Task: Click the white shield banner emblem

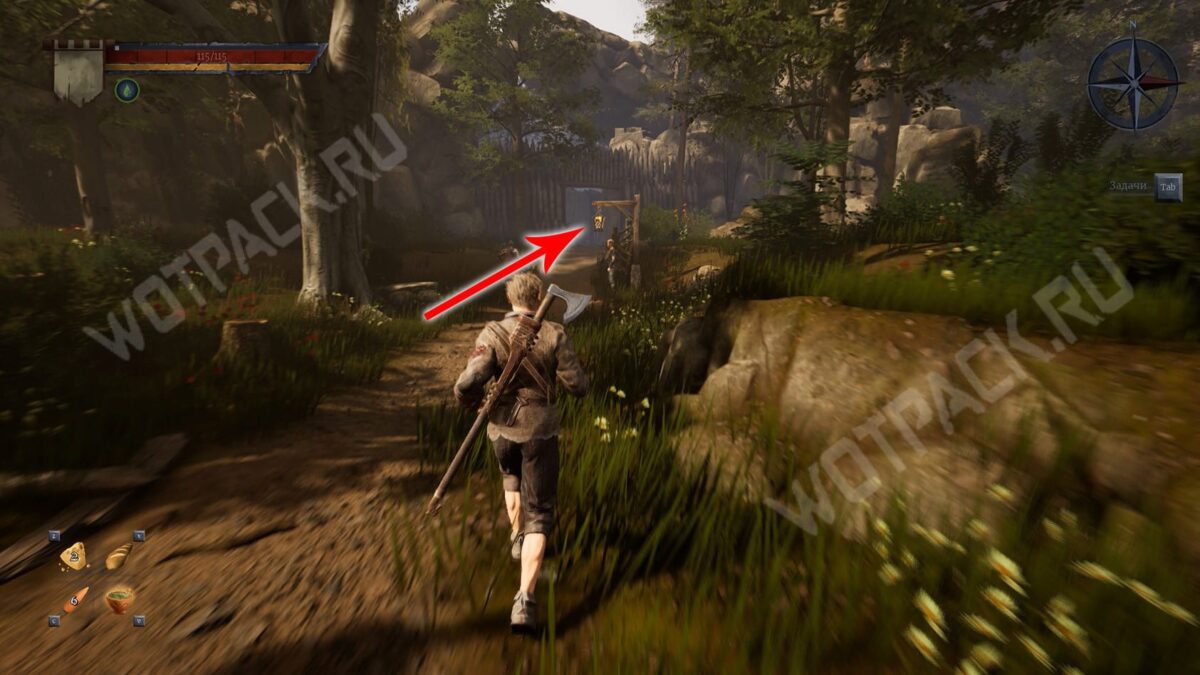Action: coord(79,73)
